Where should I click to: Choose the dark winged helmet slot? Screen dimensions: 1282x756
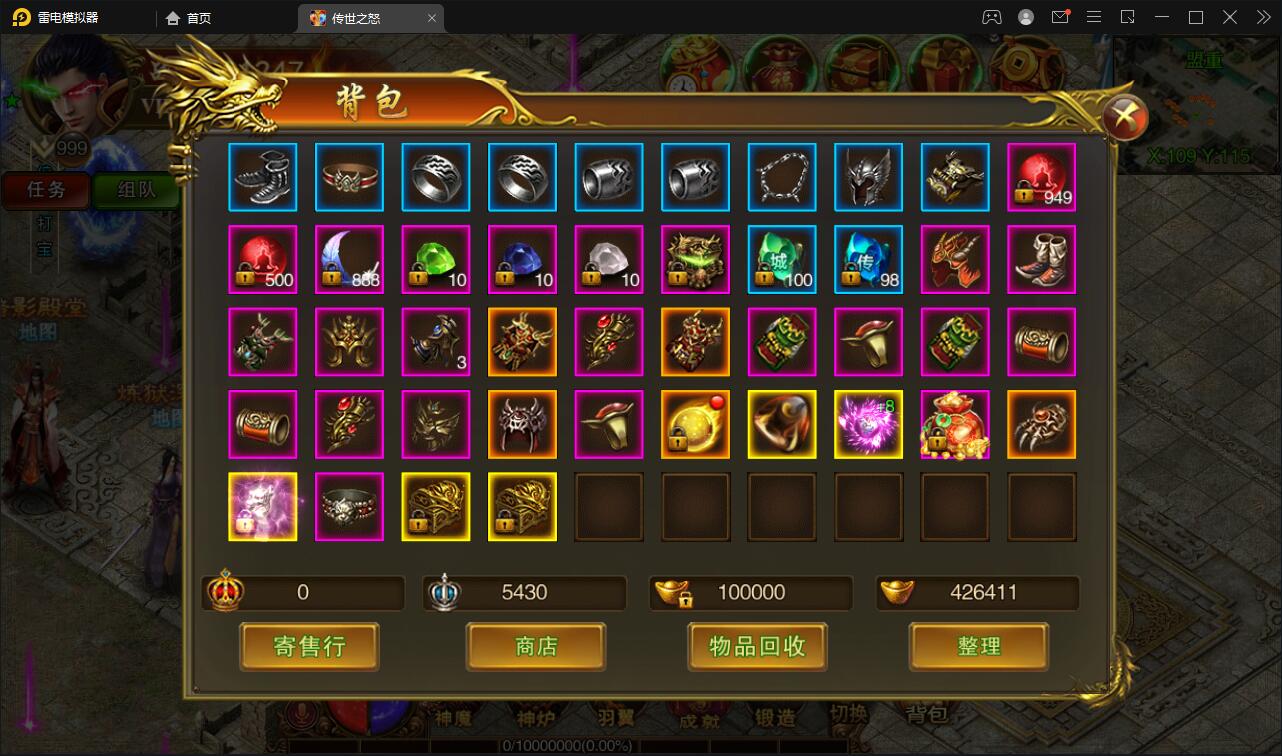868,177
